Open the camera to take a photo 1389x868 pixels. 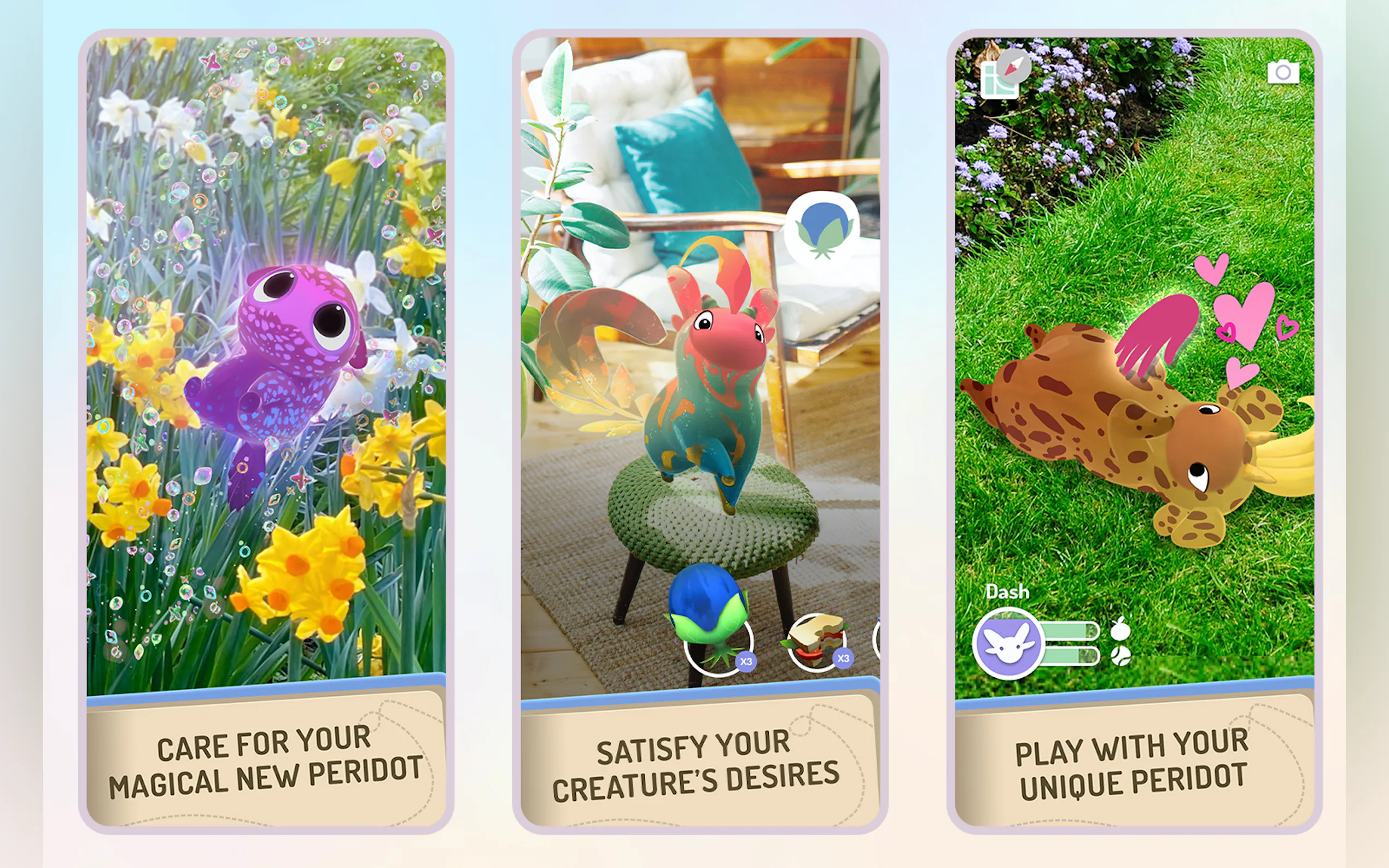[x=1283, y=73]
